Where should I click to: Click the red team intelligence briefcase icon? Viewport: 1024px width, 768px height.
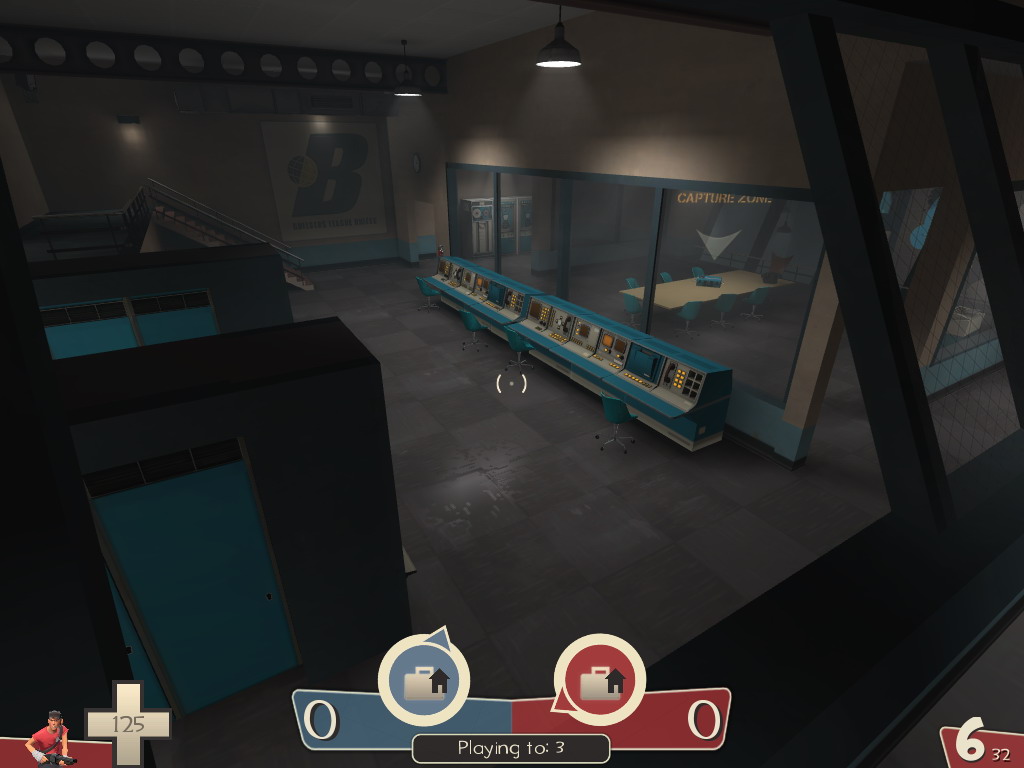600,681
